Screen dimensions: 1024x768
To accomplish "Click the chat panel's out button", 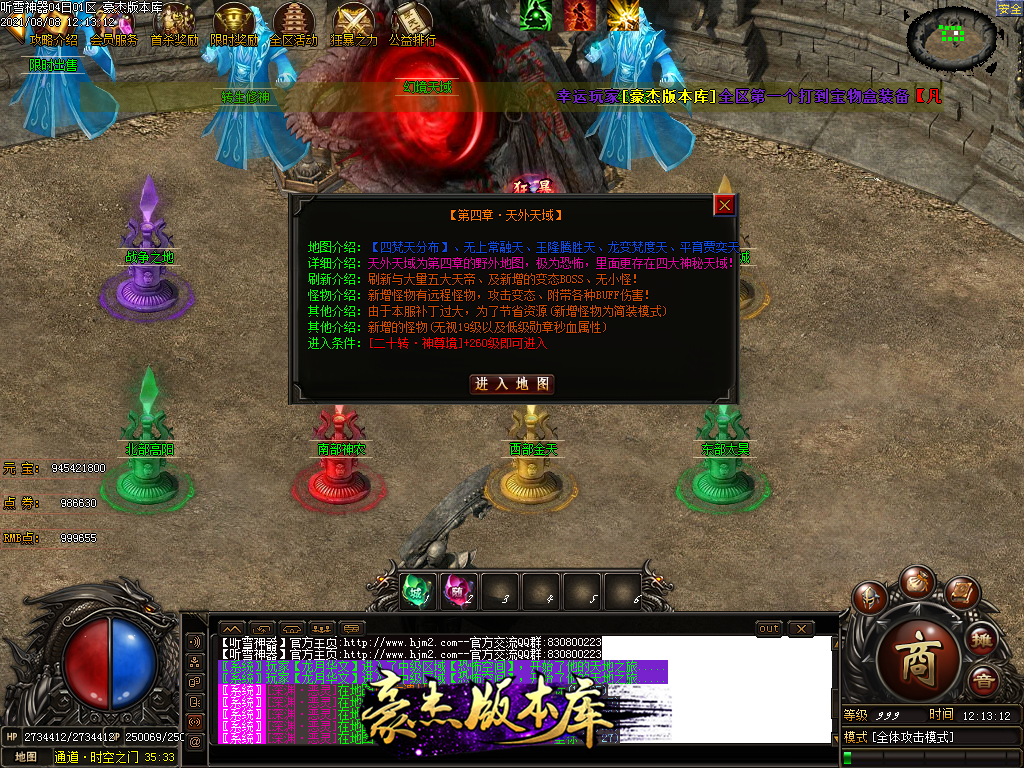I will pyautogui.click(x=768, y=629).
